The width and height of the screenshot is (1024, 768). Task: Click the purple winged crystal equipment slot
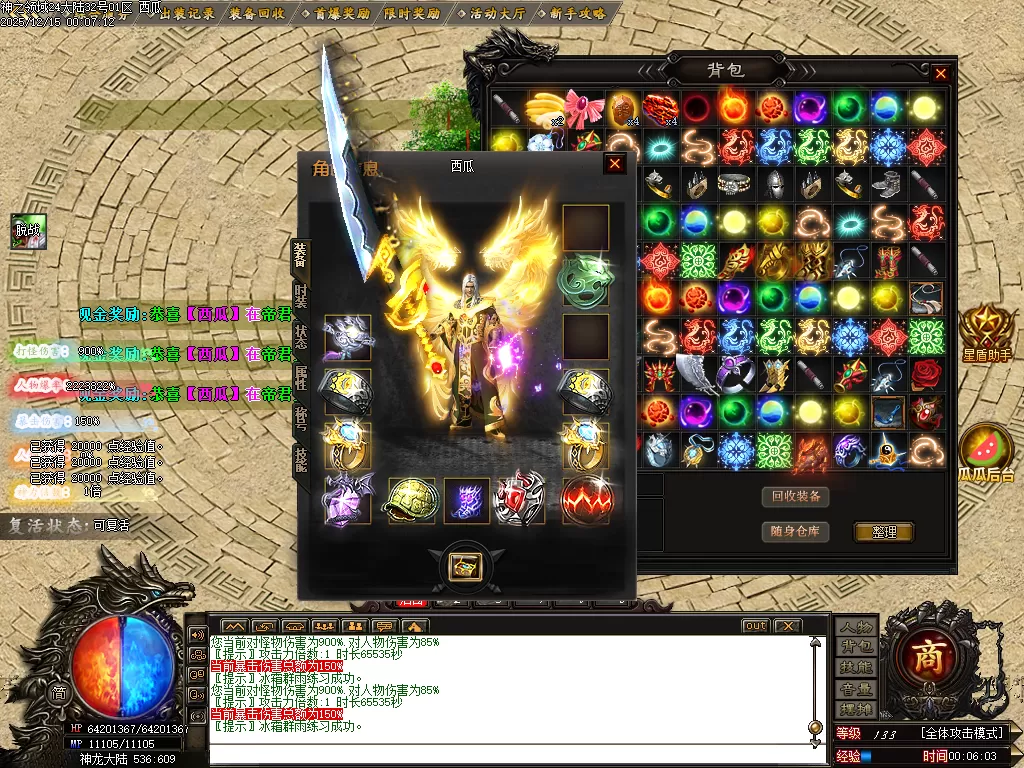coord(347,499)
